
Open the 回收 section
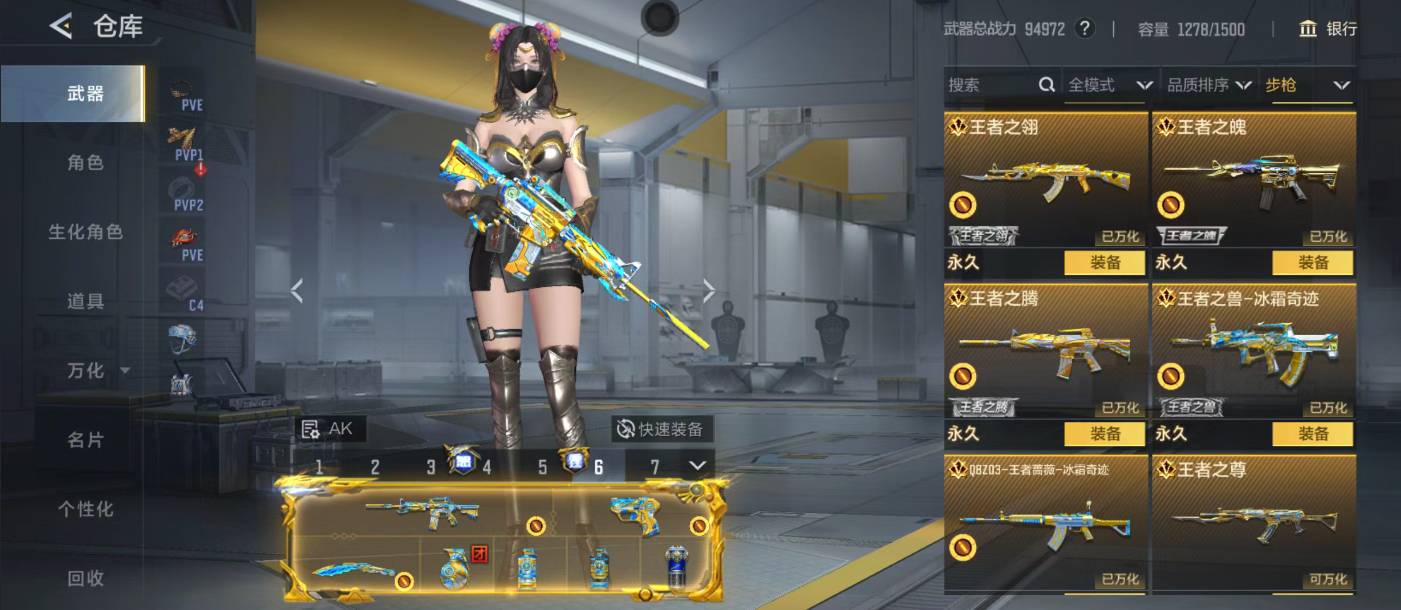pos(85,578)
